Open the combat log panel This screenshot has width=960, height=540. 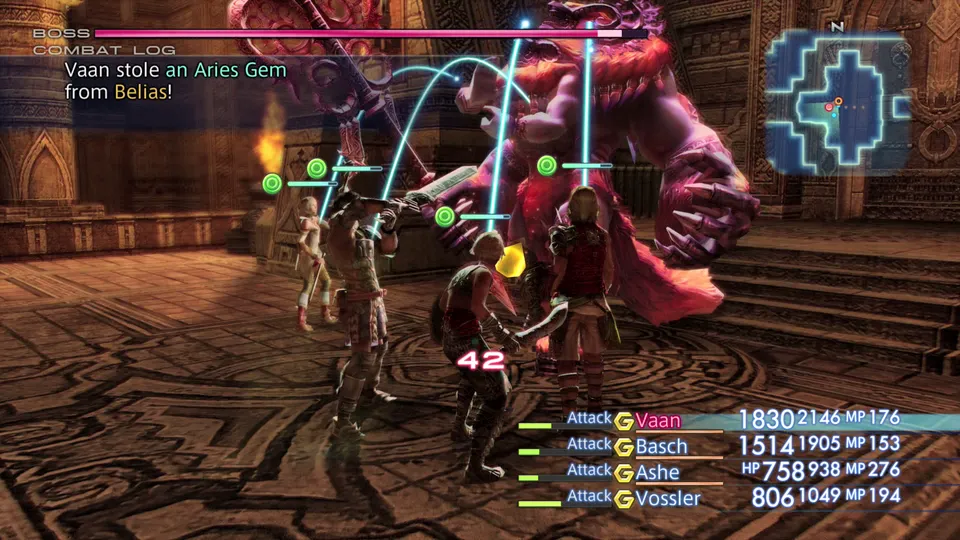click(x=104, y=50)
